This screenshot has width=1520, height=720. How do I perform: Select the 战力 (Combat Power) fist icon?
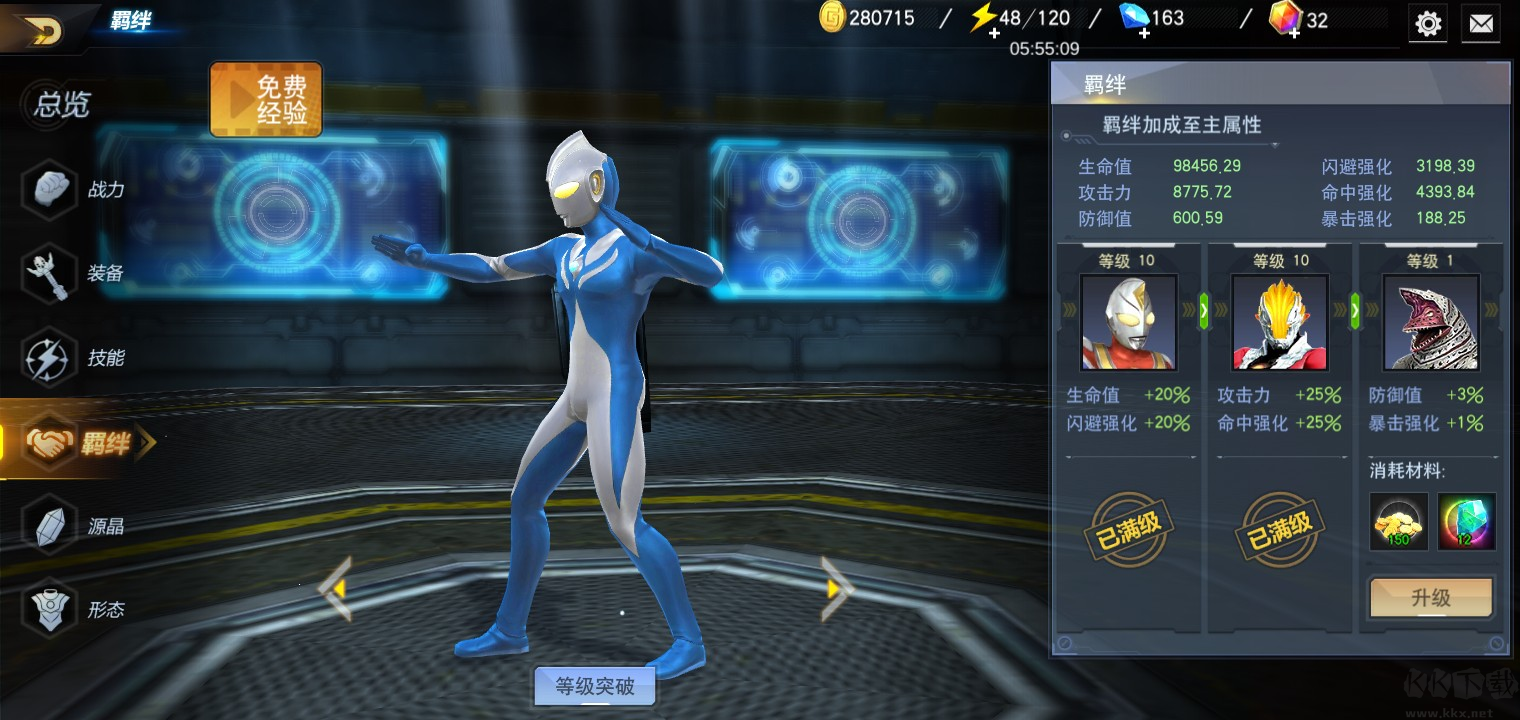pos(52,190)
